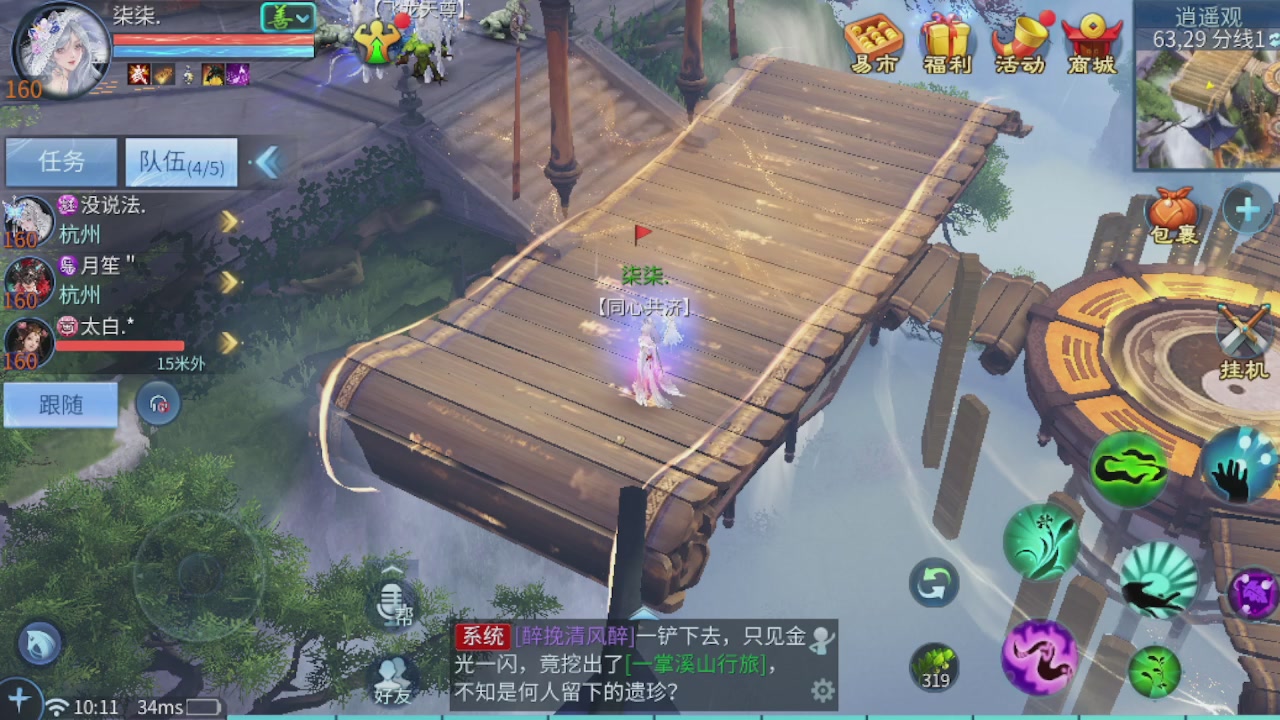This screenshot has width=1280, height=720.
Task: Toggle the headset voice chat icon
Action: point(158,404)
